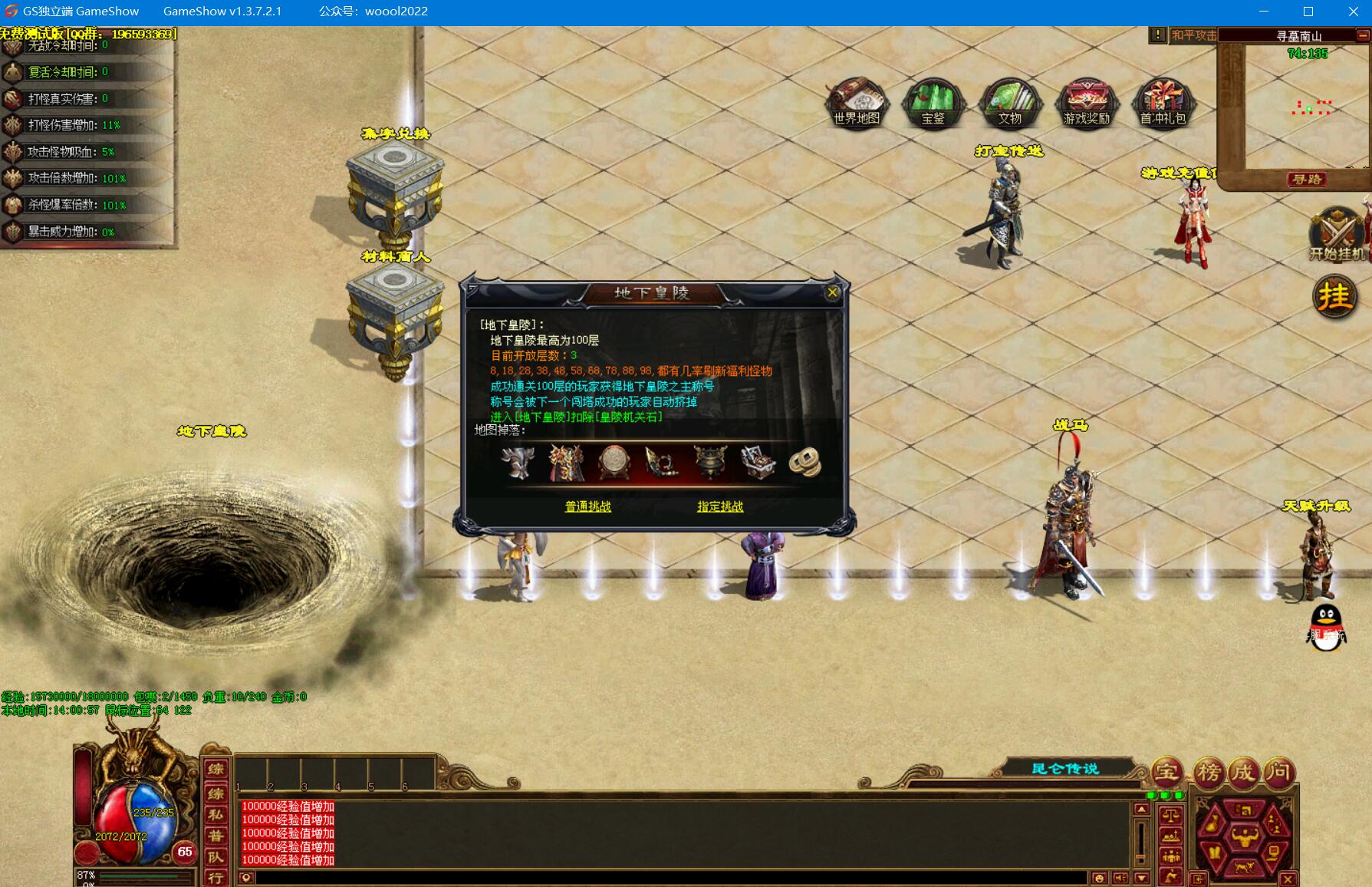Open the 问 help button
Screen dimensions: 1372x887
click(1278, 772)
